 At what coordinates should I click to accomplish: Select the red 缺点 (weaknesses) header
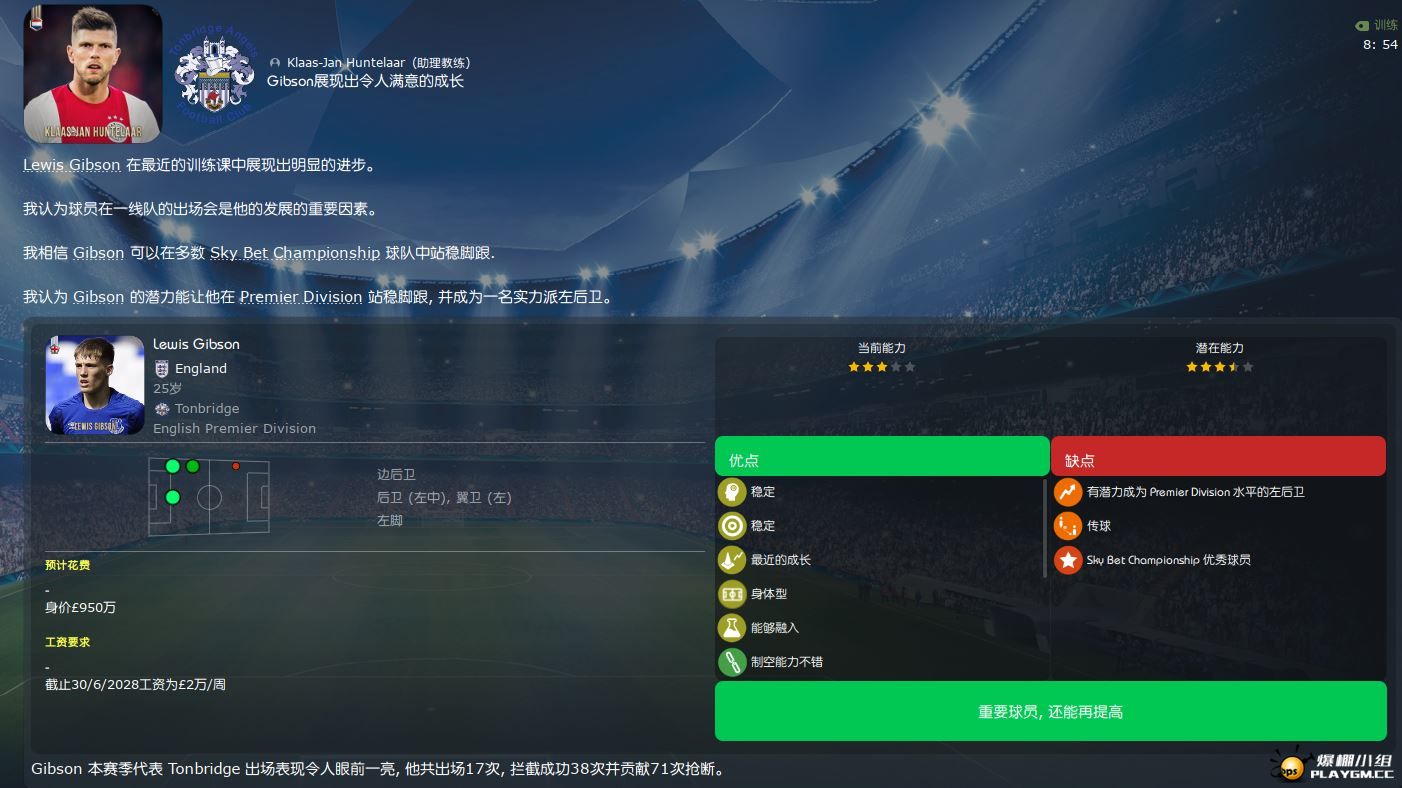click(x=1217, y=459)
